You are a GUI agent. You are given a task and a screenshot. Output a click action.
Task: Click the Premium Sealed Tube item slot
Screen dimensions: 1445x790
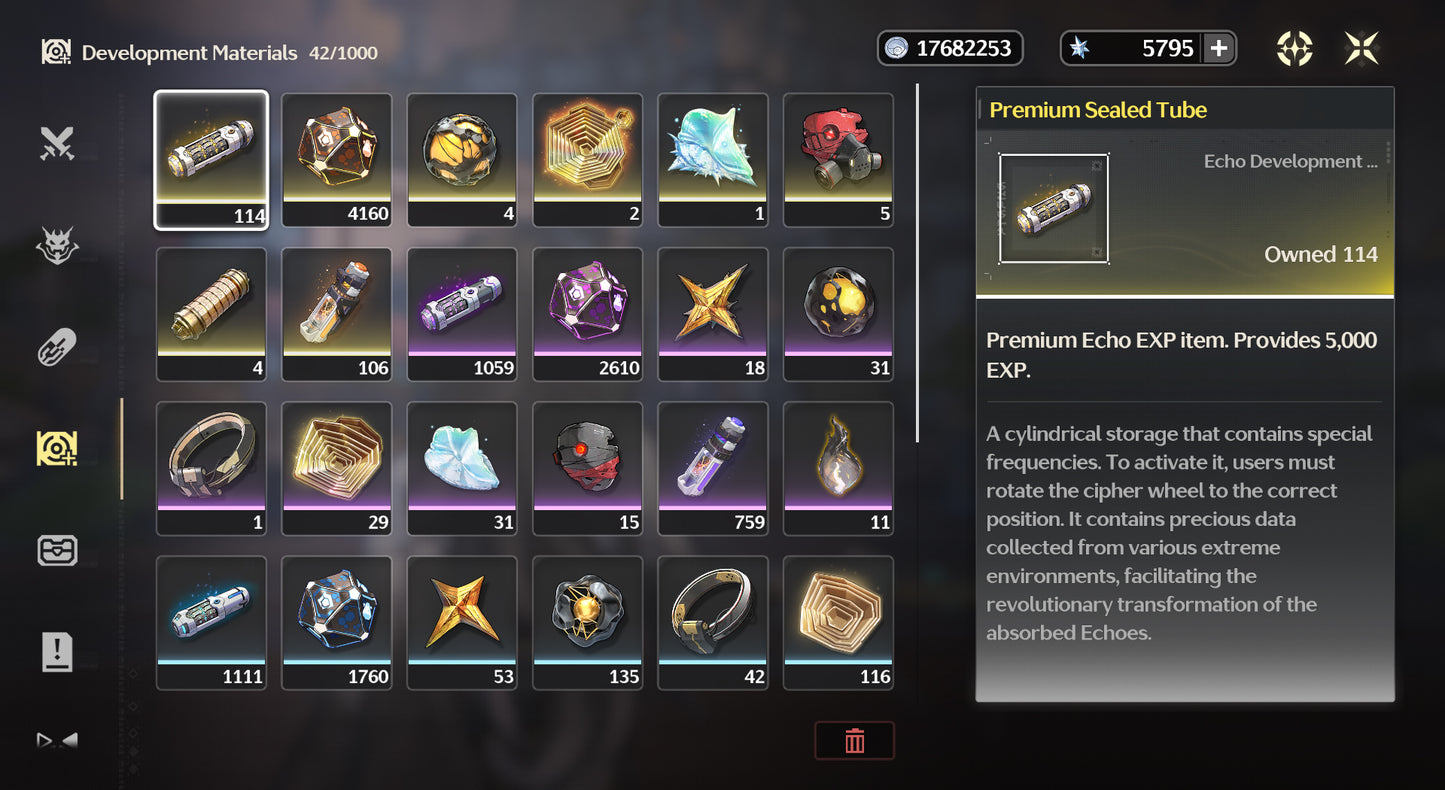tap(211, 159)
